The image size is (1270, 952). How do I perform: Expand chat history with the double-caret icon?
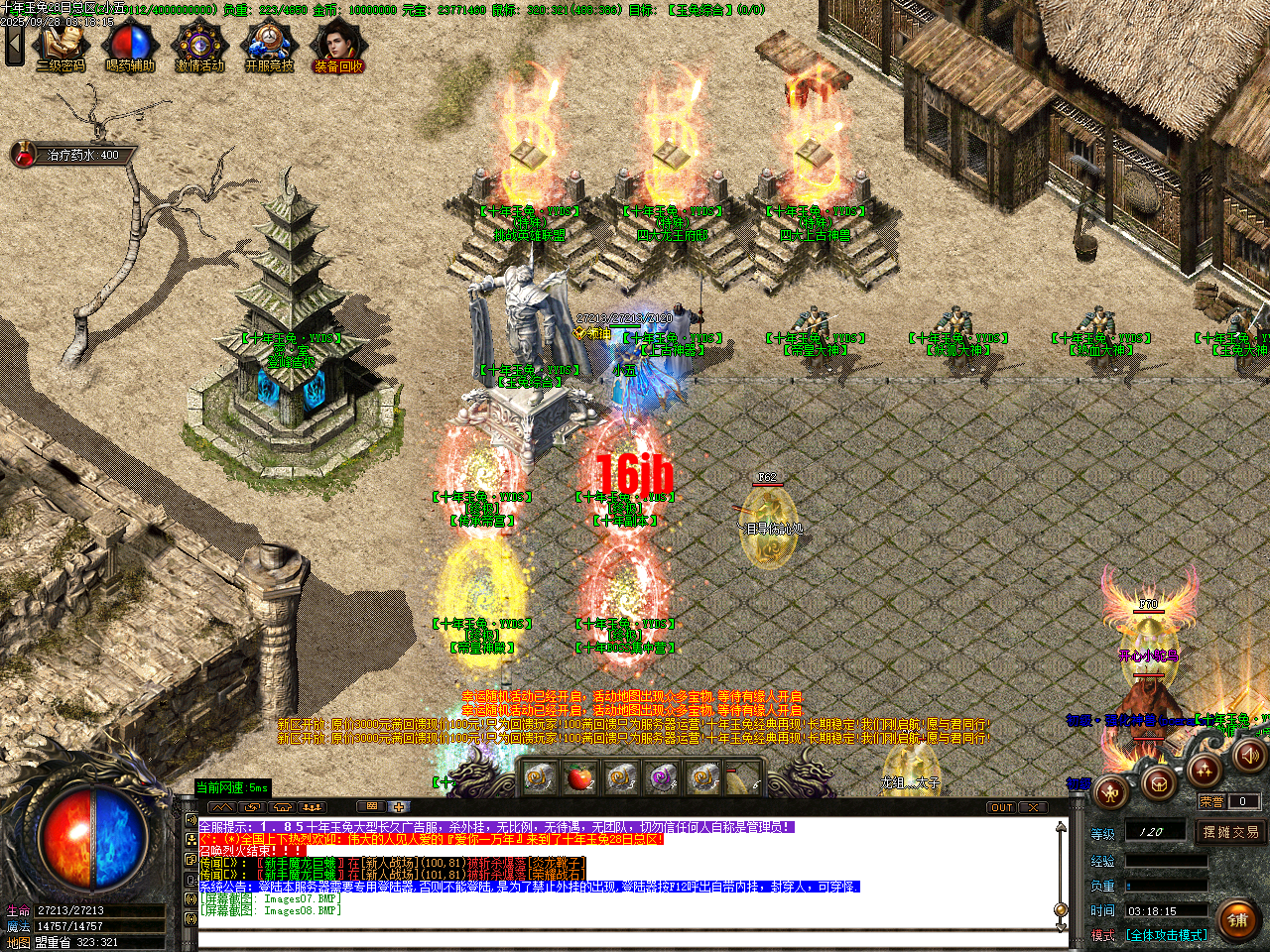tap(222, 806)
